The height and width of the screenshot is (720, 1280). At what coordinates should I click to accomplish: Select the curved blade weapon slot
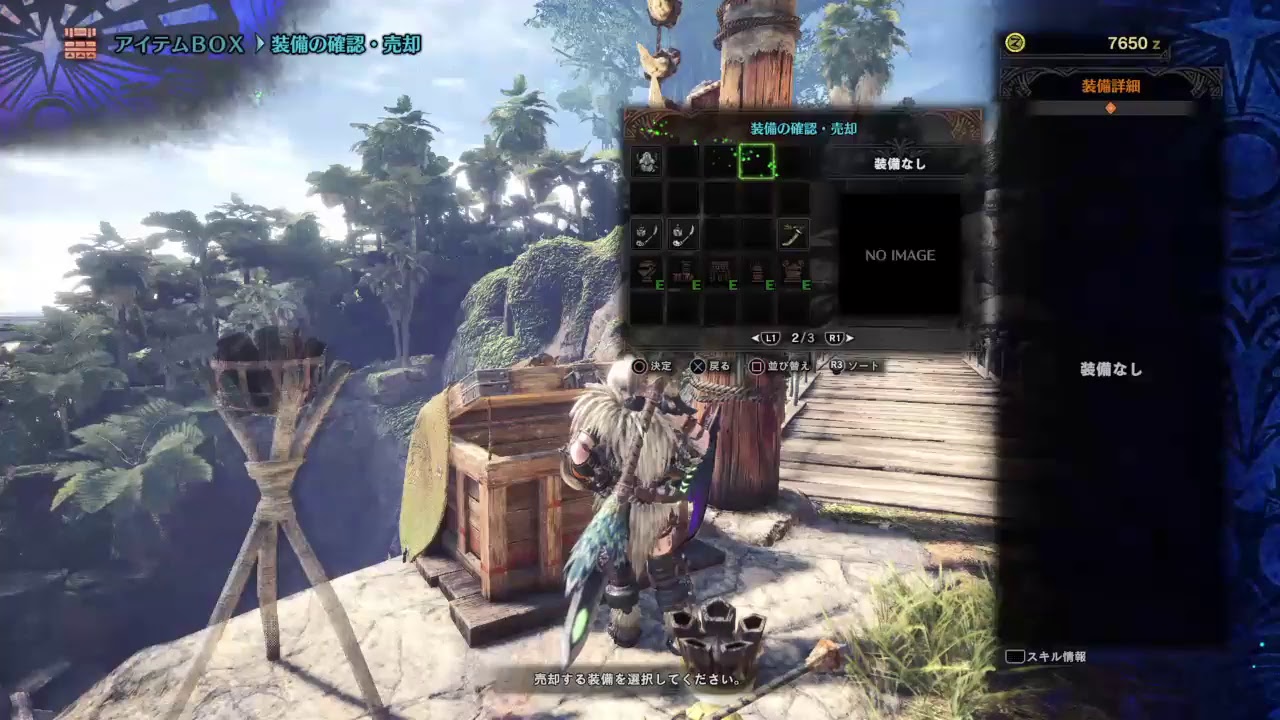pos(793,235)
